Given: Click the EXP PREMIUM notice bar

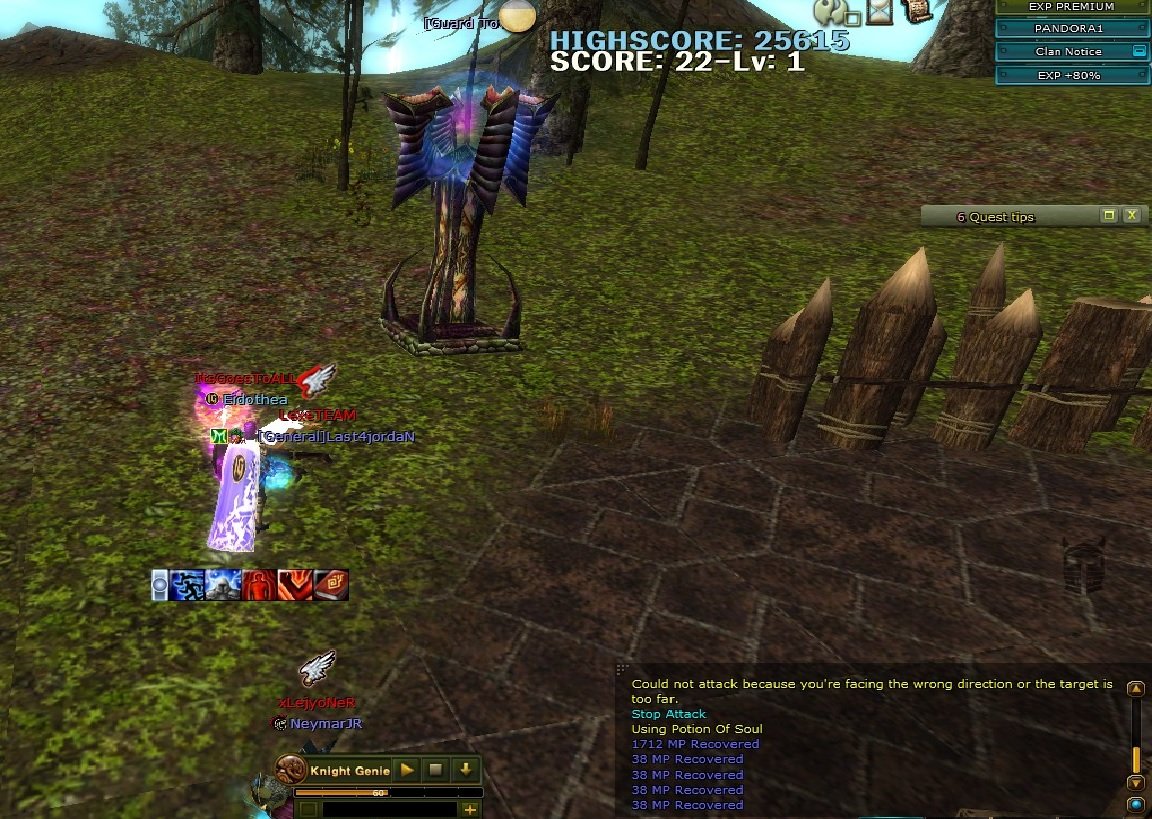Looking at the screenshot, I should point(1070,6).
